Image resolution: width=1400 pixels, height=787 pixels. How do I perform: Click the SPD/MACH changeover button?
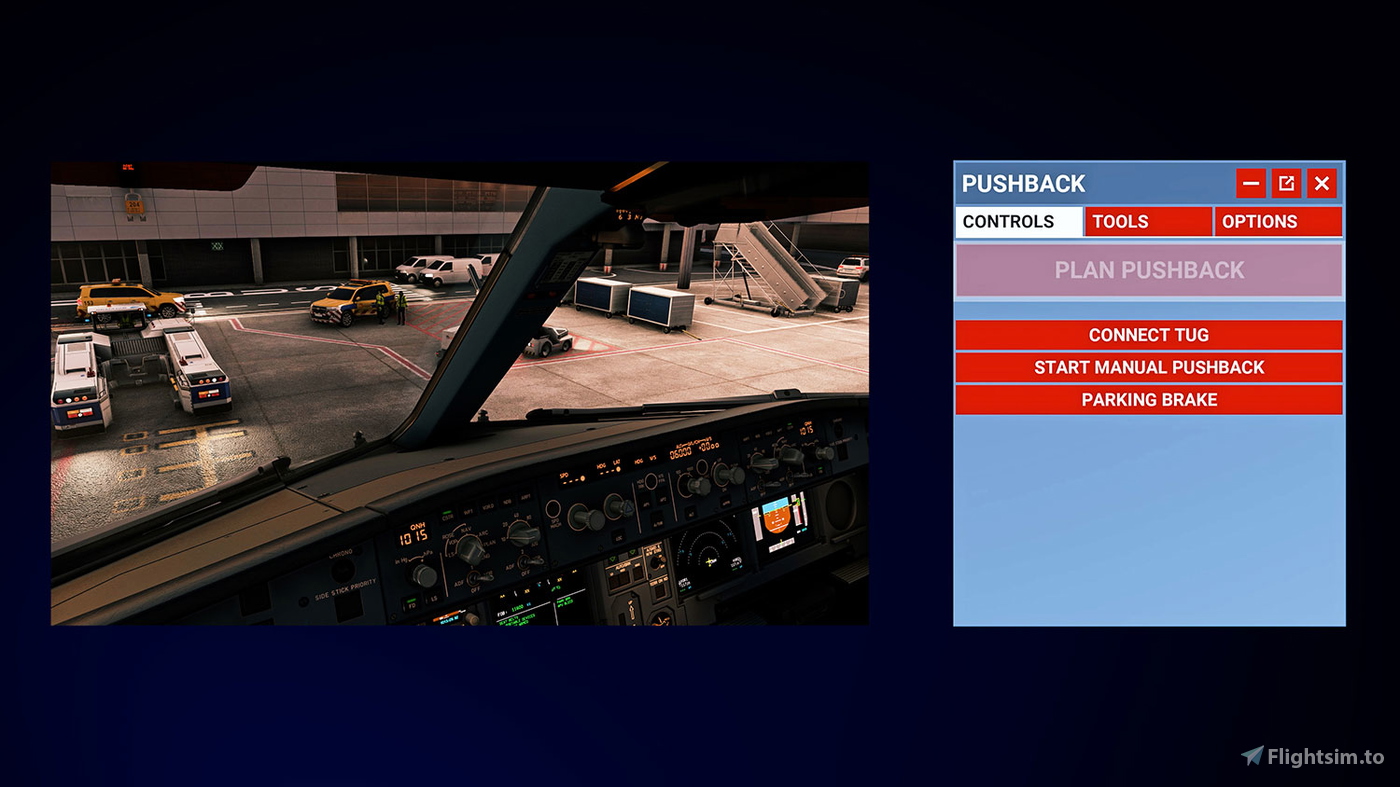pos(553,509)
